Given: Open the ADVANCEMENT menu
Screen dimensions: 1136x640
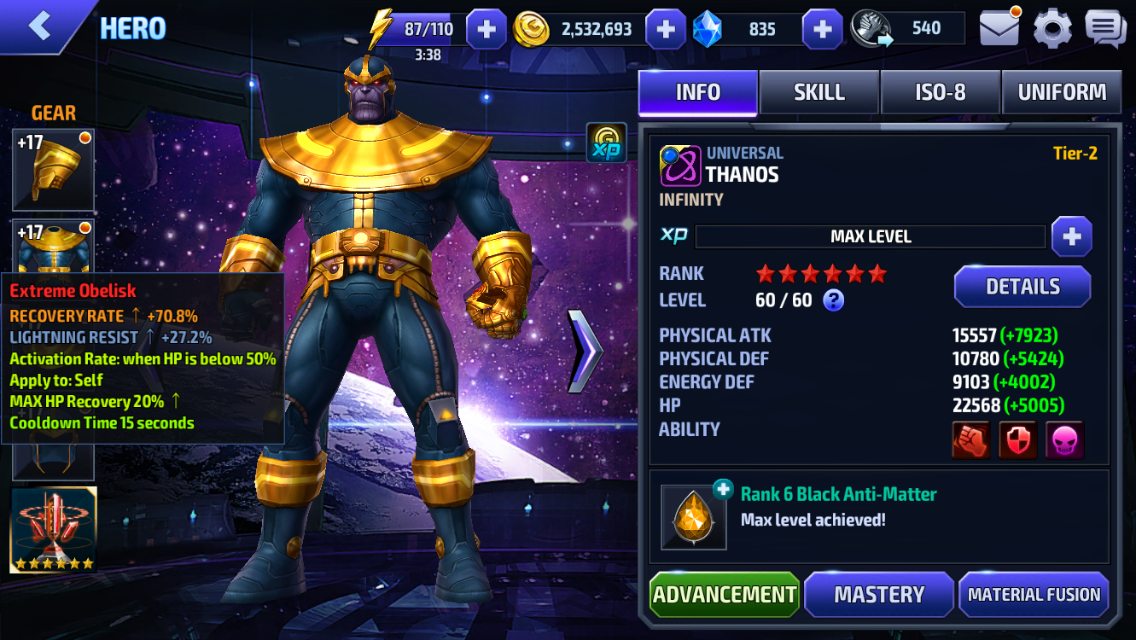Looking at the screenshot, I should 724,595.
